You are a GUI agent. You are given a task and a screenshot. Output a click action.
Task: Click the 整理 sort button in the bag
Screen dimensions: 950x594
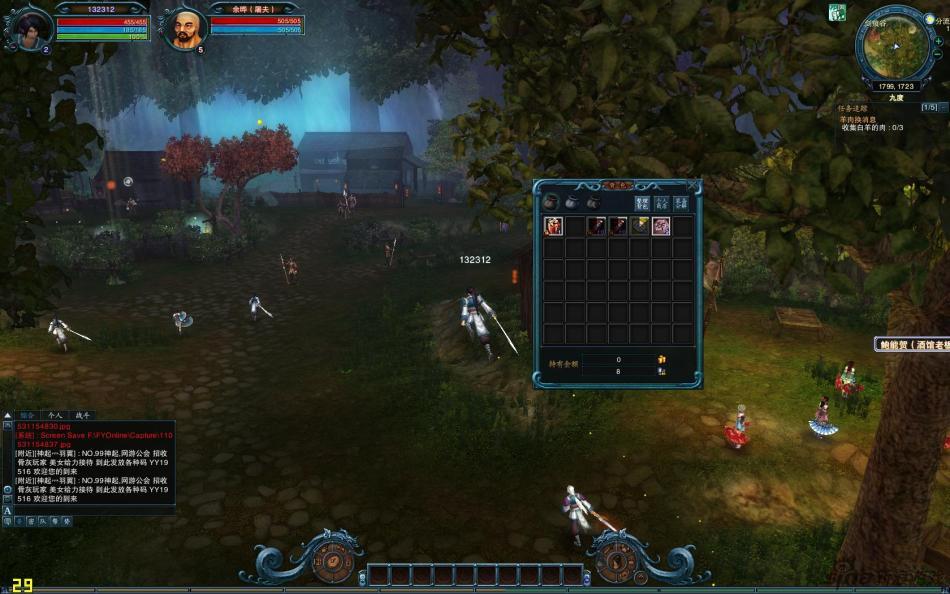tap(643, 202)
